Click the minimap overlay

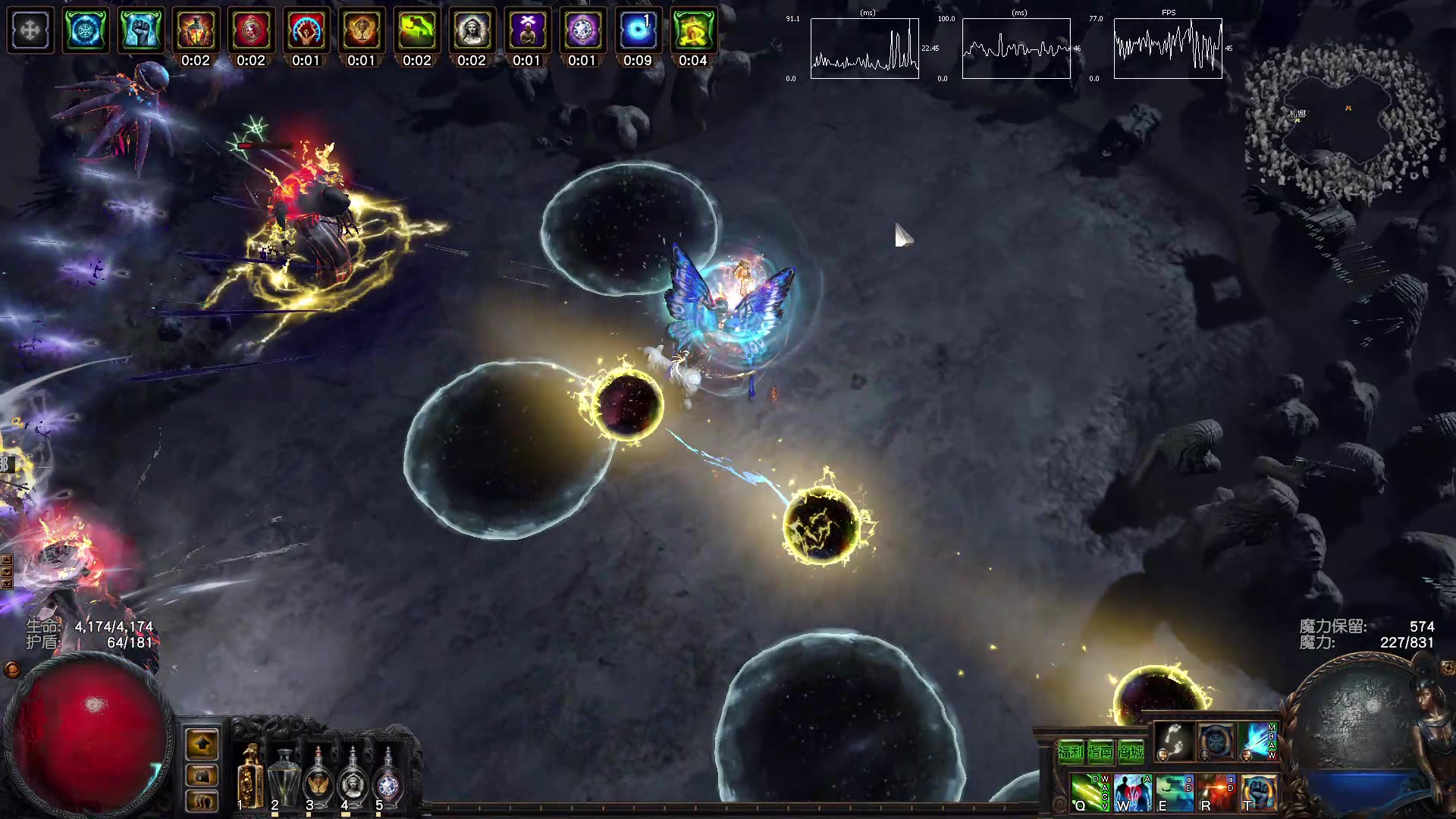click(1342, 121)
